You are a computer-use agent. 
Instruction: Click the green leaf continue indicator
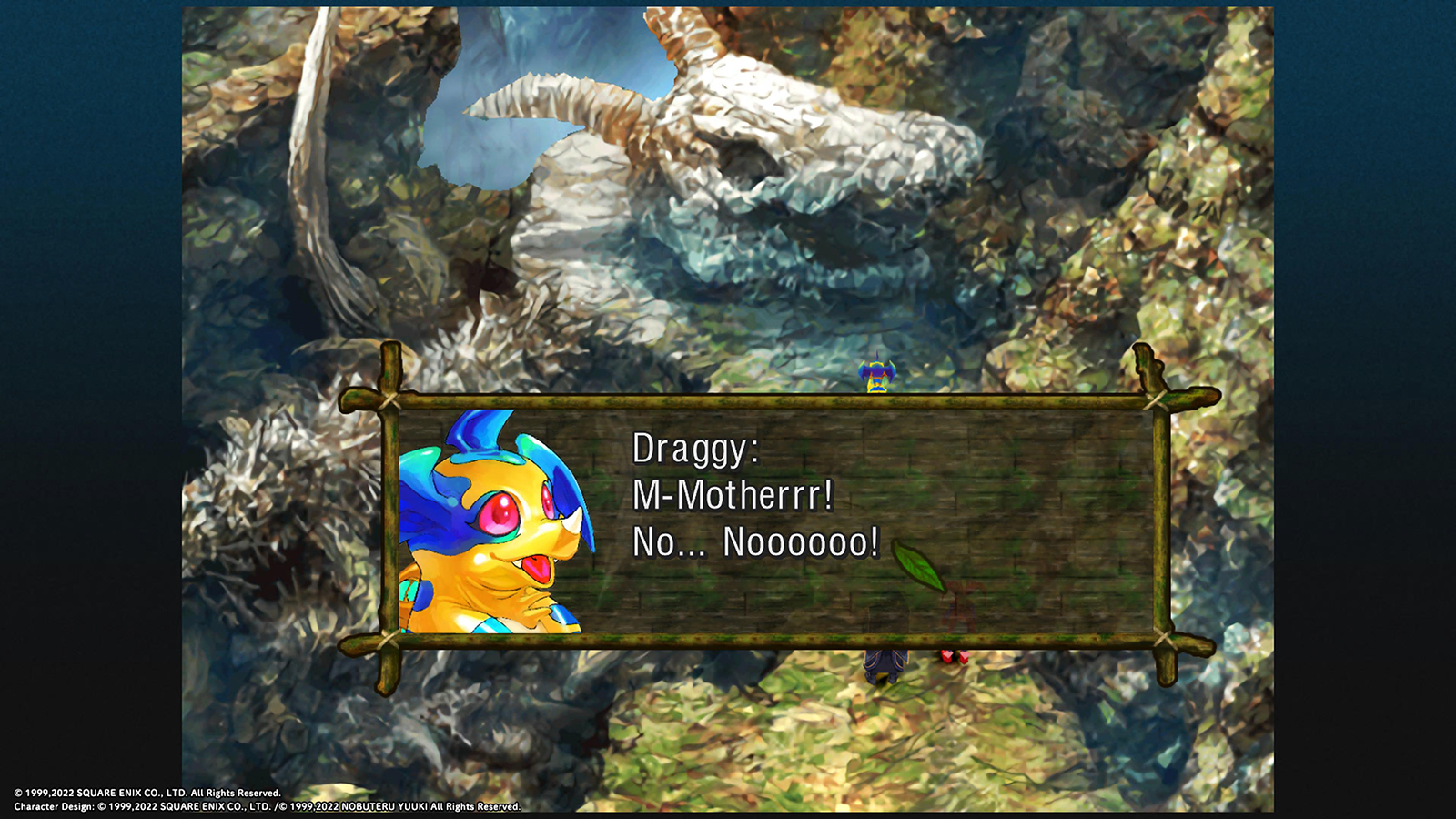pos(919,565)
